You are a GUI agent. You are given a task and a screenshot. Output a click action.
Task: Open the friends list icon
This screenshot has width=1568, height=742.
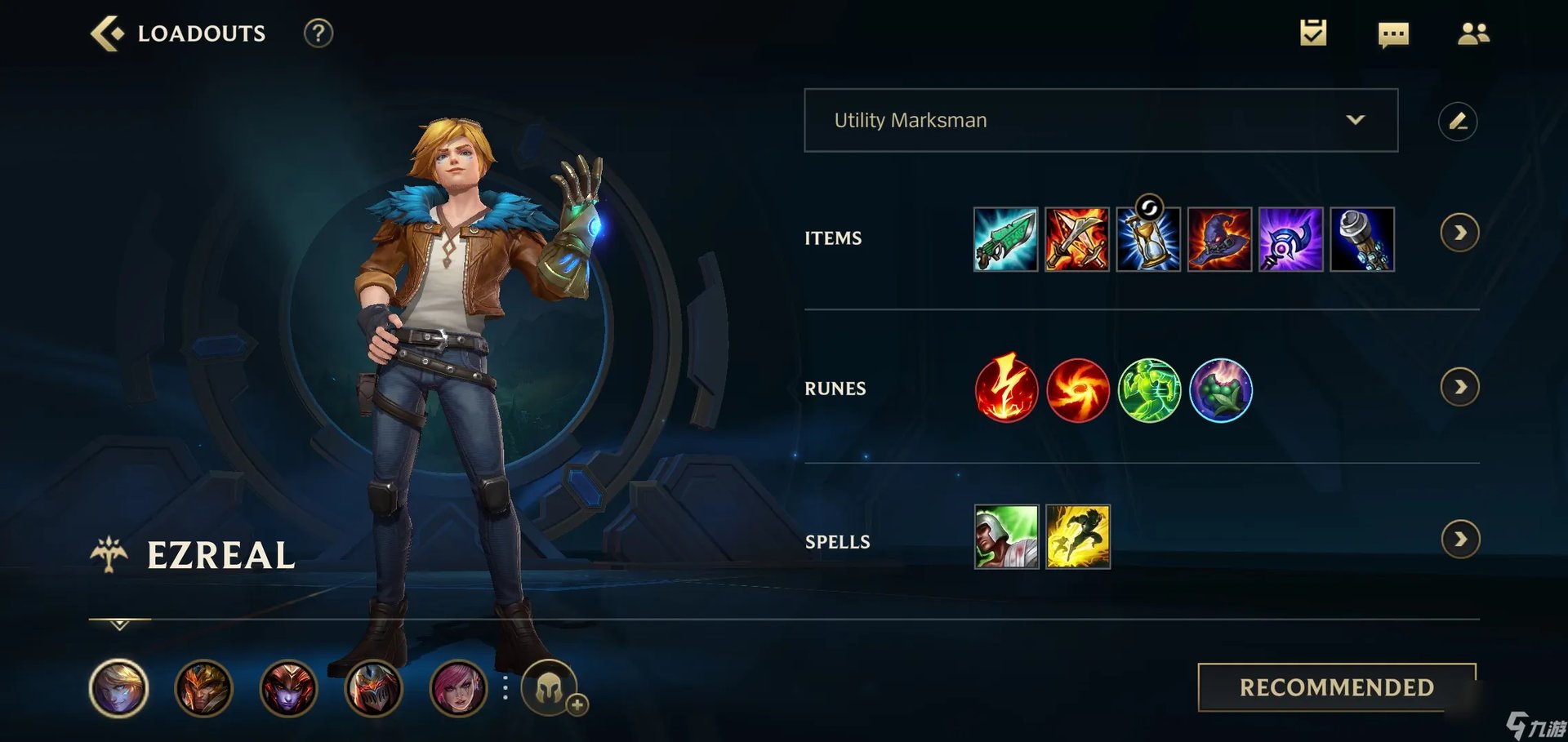1473,34
